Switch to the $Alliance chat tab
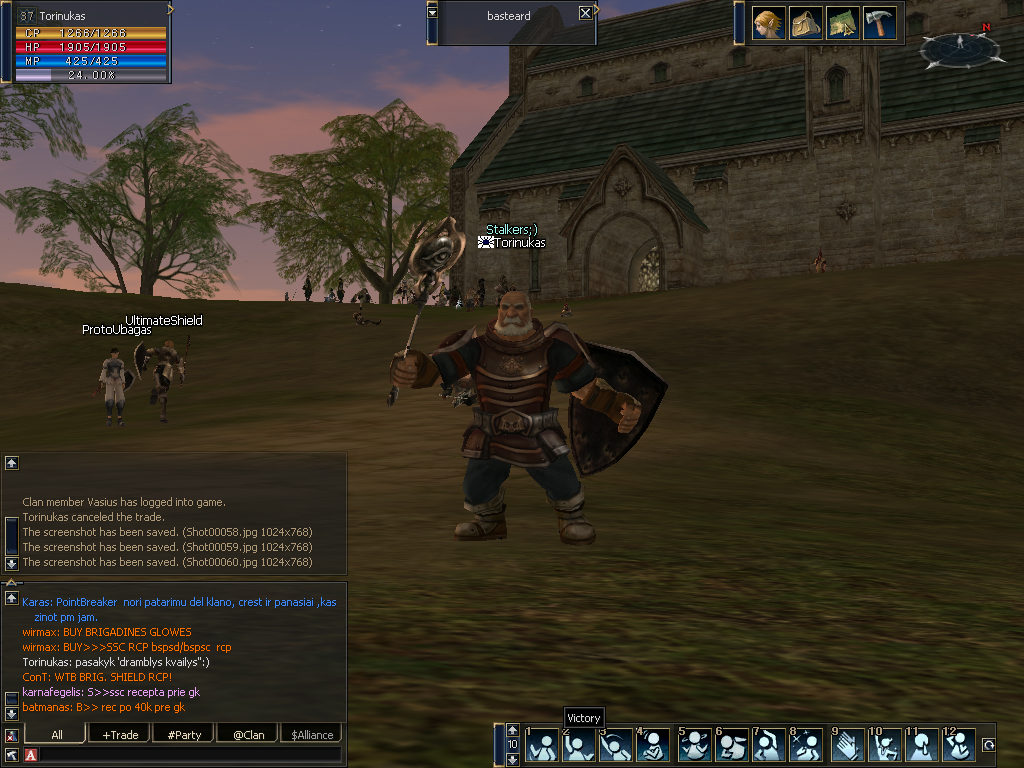Screen dimensions: 1024x768 312,735
